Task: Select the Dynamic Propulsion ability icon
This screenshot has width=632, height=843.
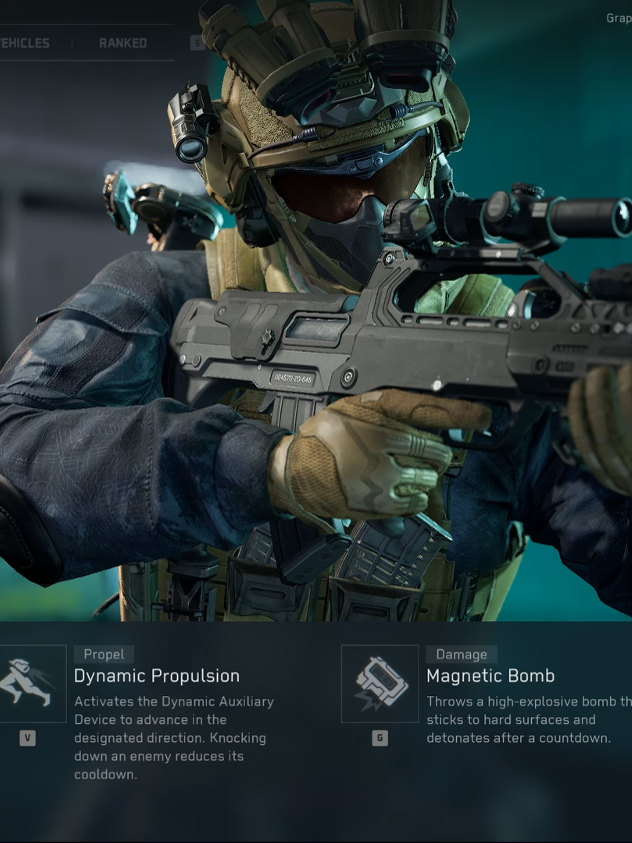Action: tap(29, 683)
